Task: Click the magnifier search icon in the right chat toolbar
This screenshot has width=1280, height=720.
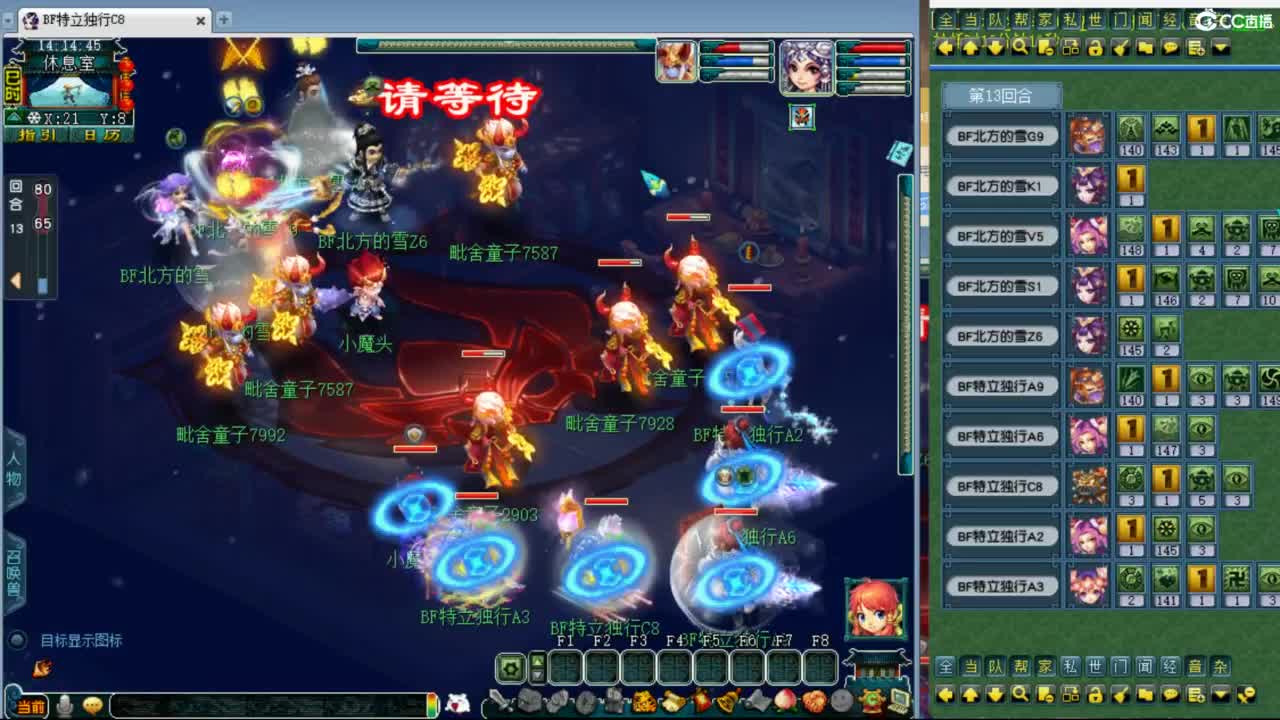Action: pyautogui.click(x=1020, y=46)
